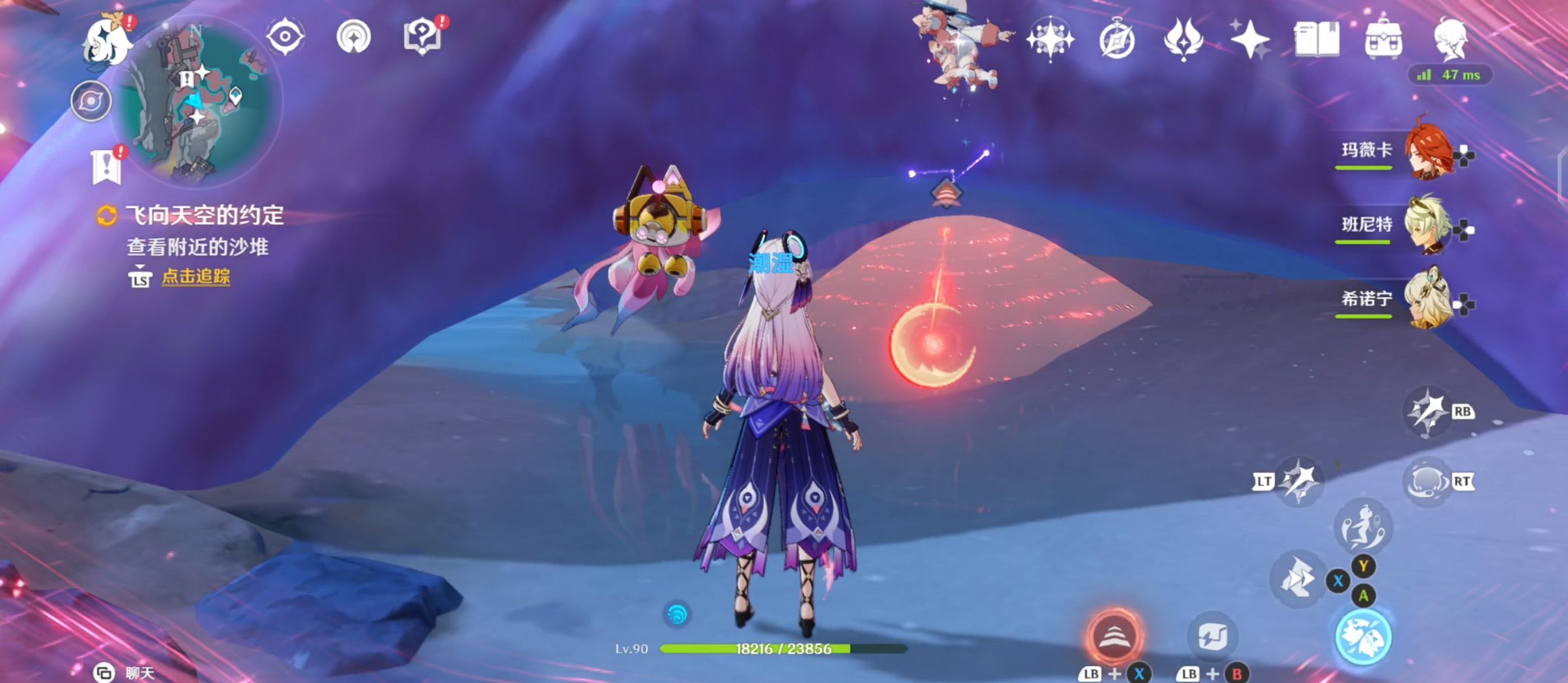Activate the glowing blue elemental burst

click(1363, 636)
